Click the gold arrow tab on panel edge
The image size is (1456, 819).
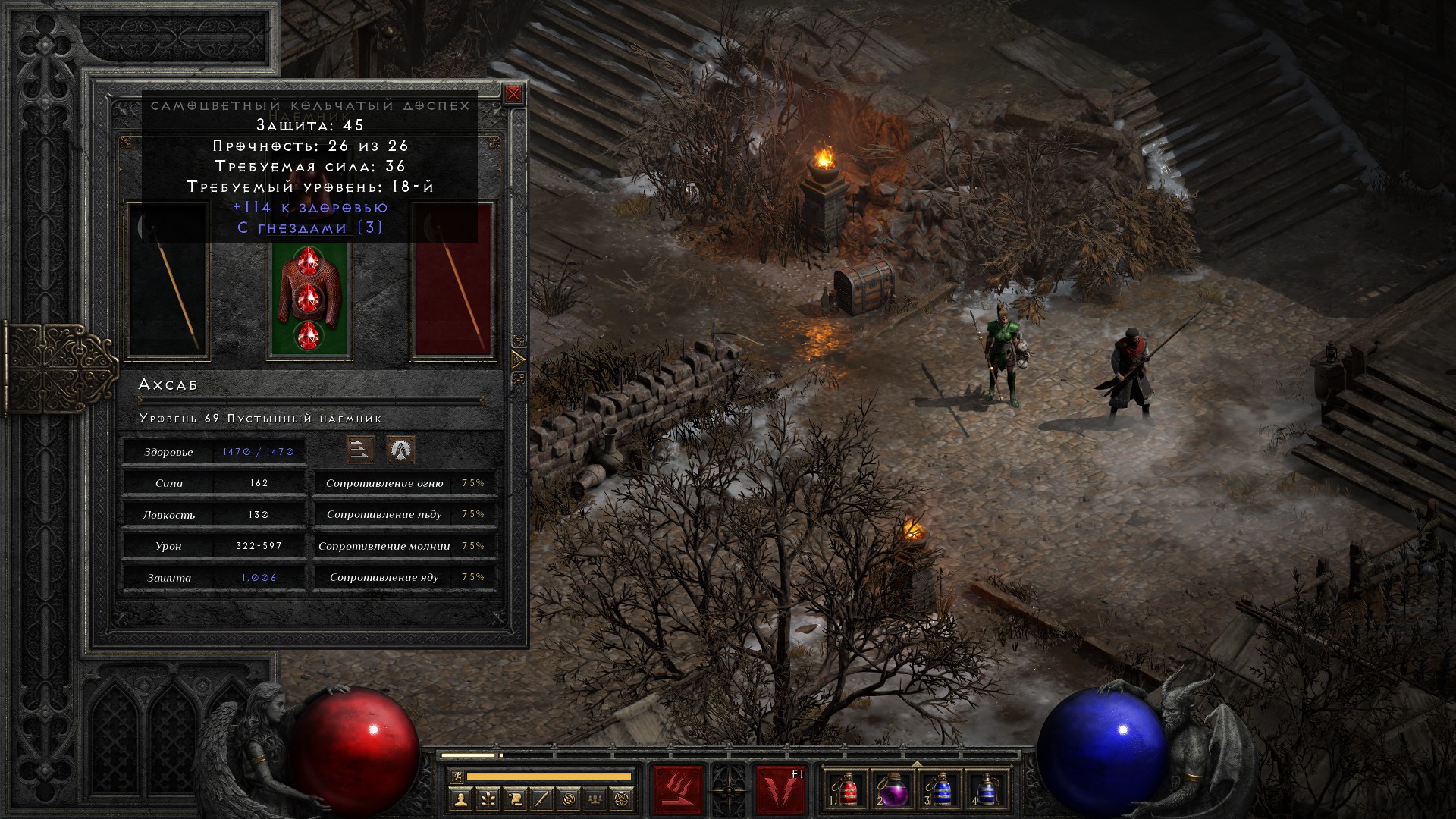(519, 359)
